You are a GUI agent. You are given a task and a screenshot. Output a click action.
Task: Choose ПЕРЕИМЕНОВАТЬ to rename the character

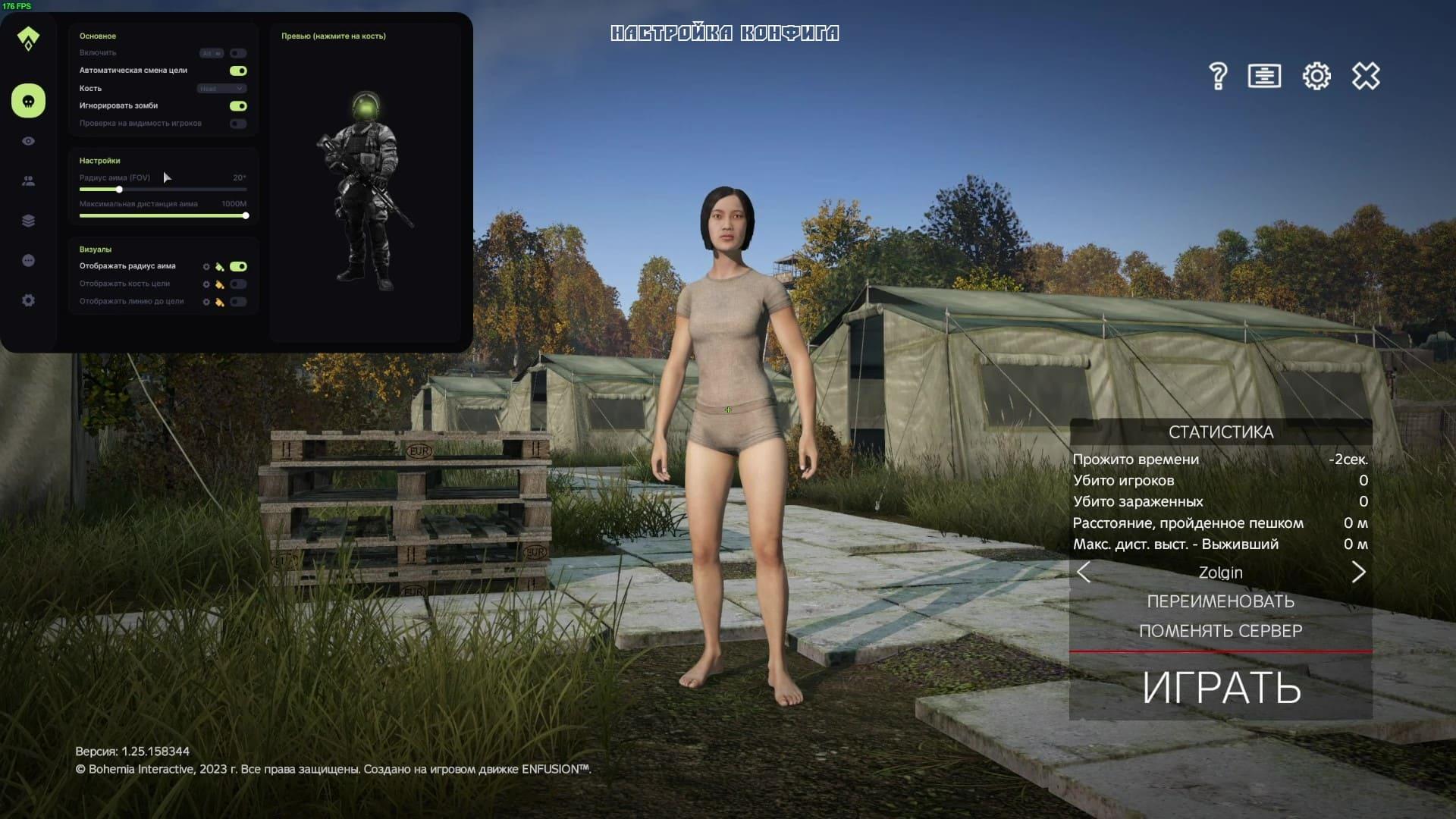[1220, 601]
